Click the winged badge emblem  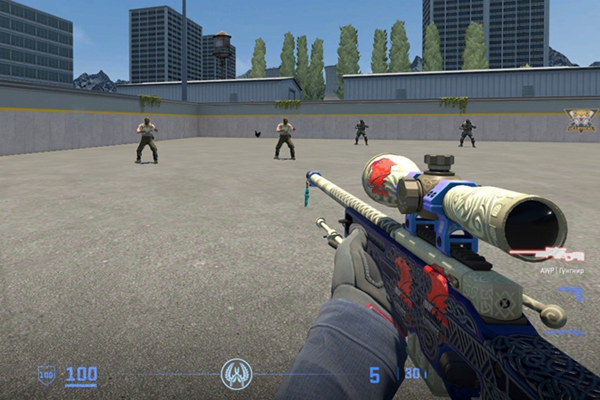click(x=579, y=120)
